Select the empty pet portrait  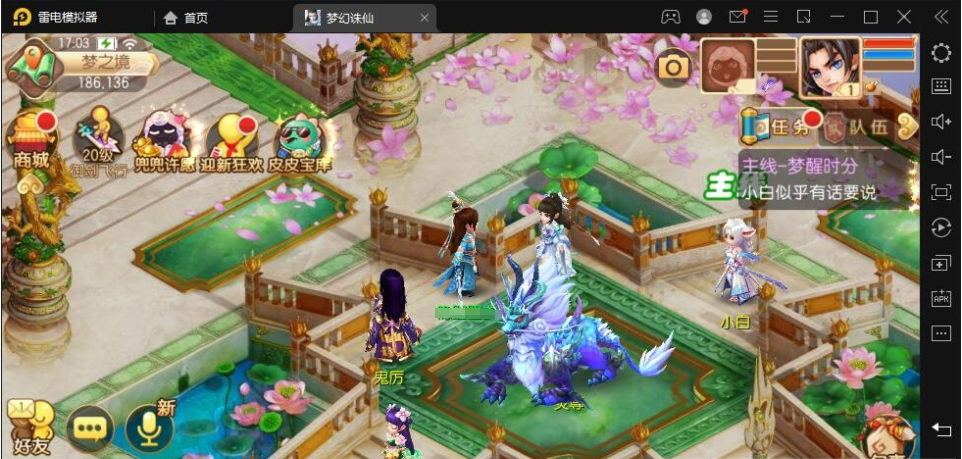(728, 66)
